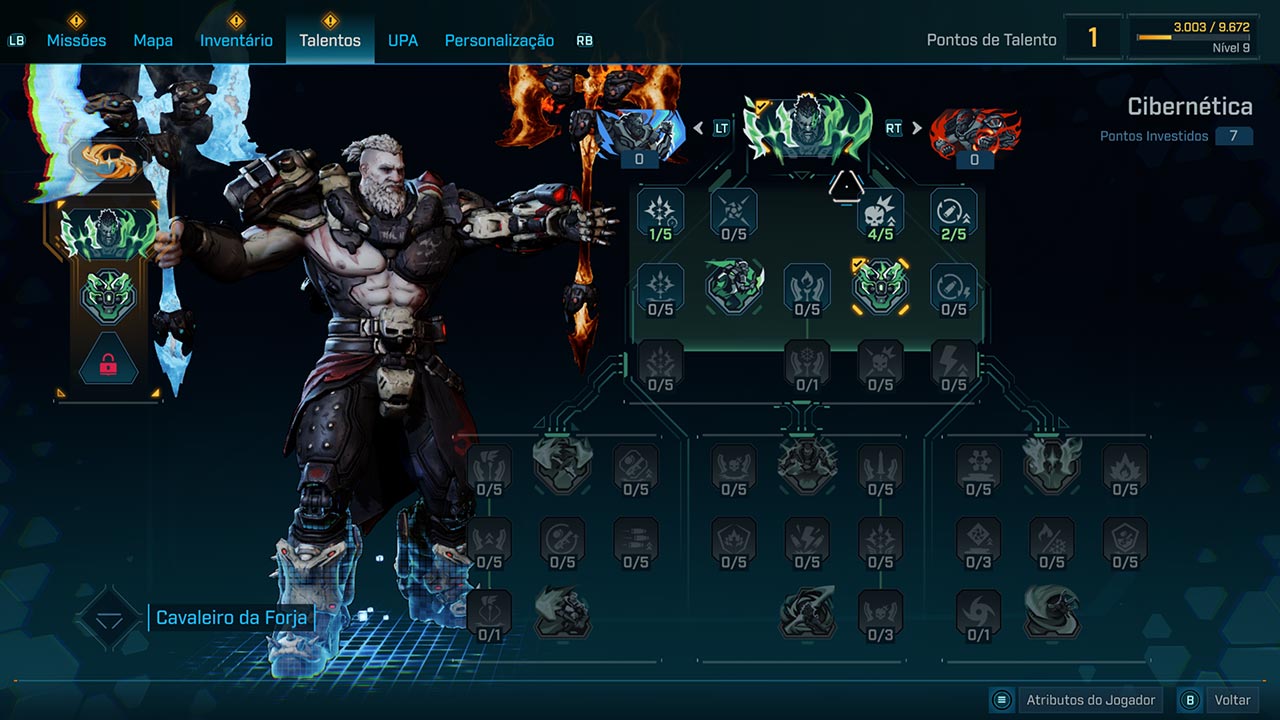Switch to the Personalização tab
This screenshot has width=1280, height=720.
click(x=499, y=40)
